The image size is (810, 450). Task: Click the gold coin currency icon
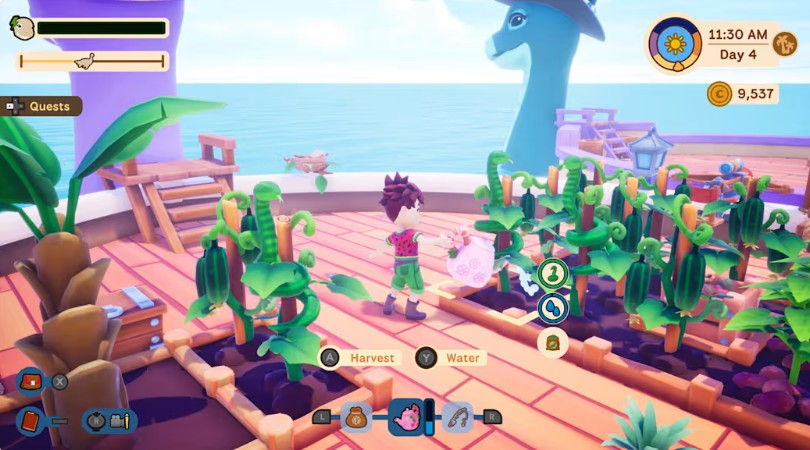point(719,94)
